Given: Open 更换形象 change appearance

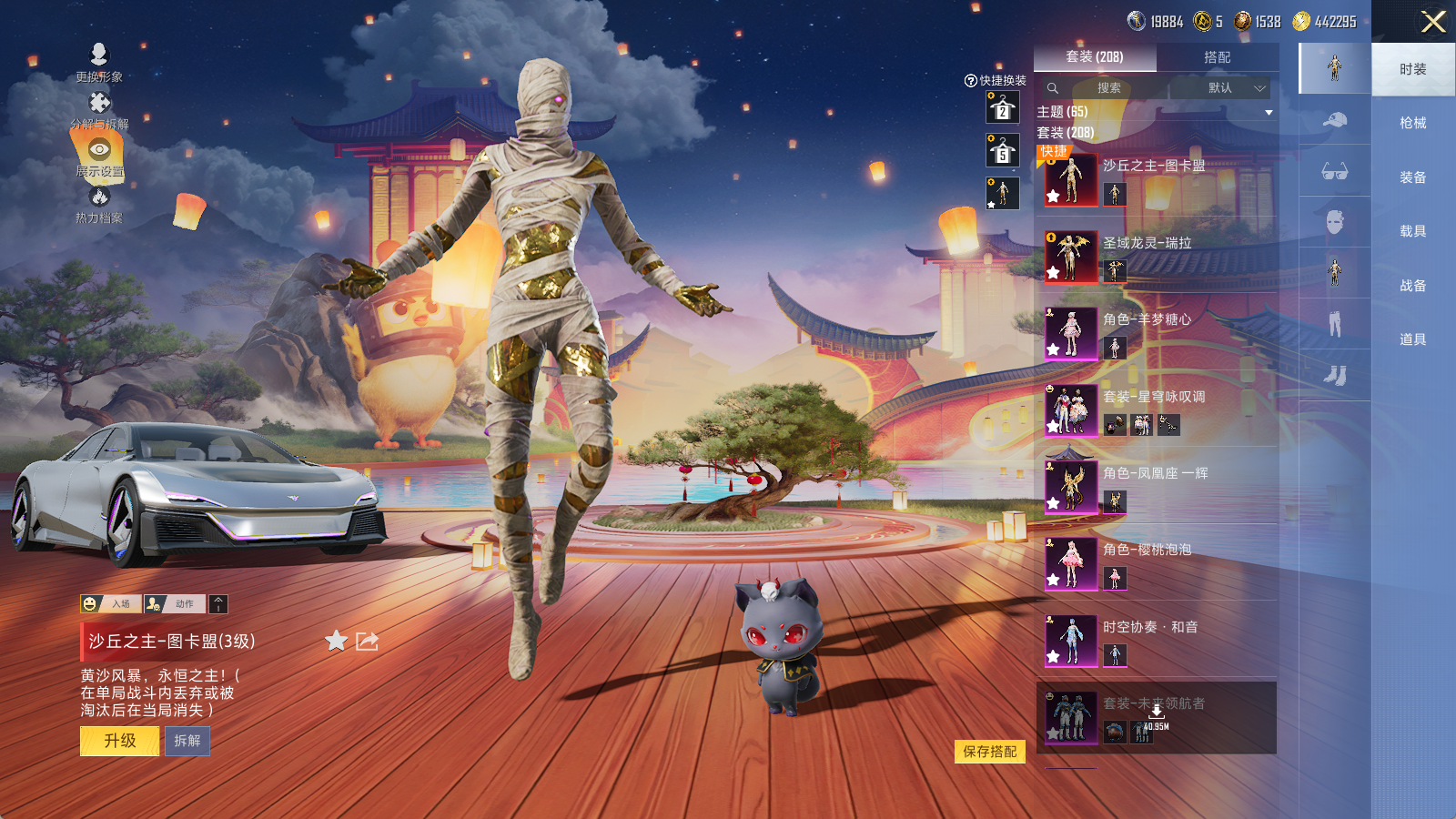Looking at the screenshot, I should point(99,62).
